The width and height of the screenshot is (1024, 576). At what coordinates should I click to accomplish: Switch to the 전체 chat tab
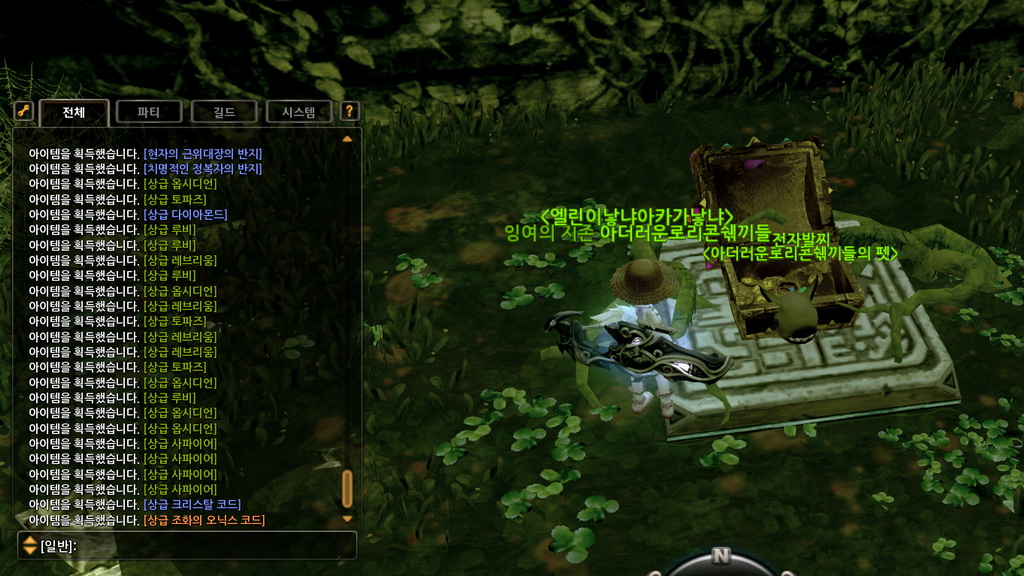pyautogui.click(x=74, y=112)
